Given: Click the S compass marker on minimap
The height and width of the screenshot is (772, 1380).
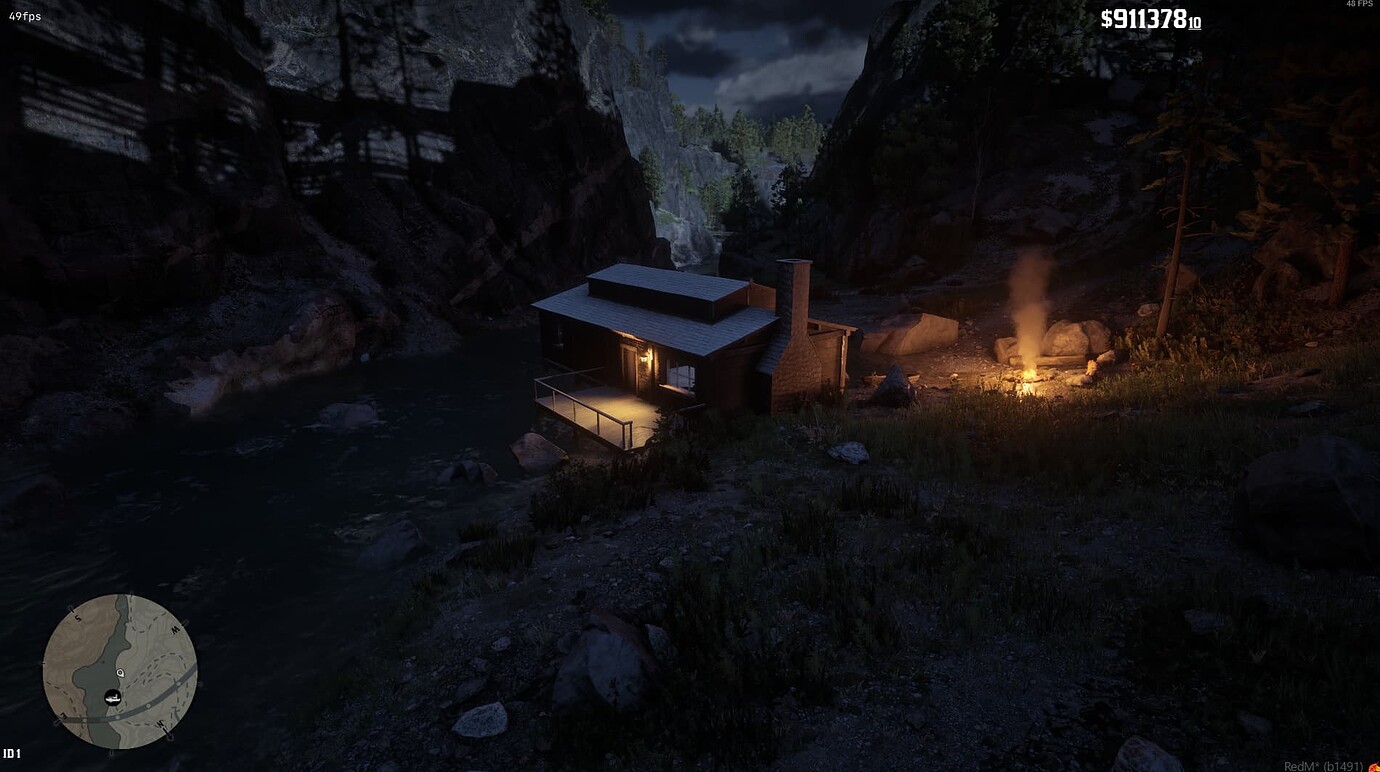Looking at the screenshot, I should [77, 618].
